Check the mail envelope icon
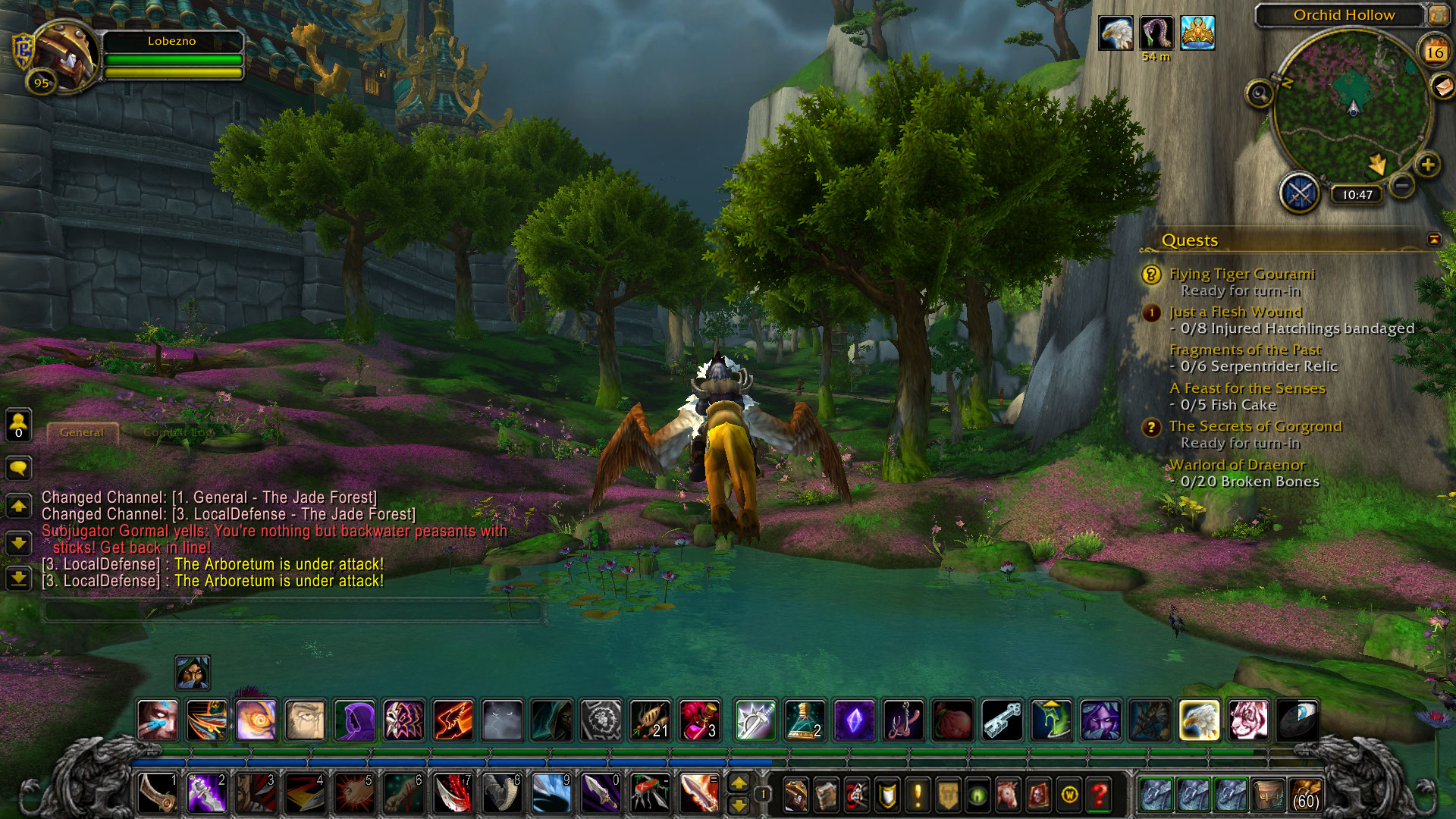Screen dimensions: 1456x819 1442,86
